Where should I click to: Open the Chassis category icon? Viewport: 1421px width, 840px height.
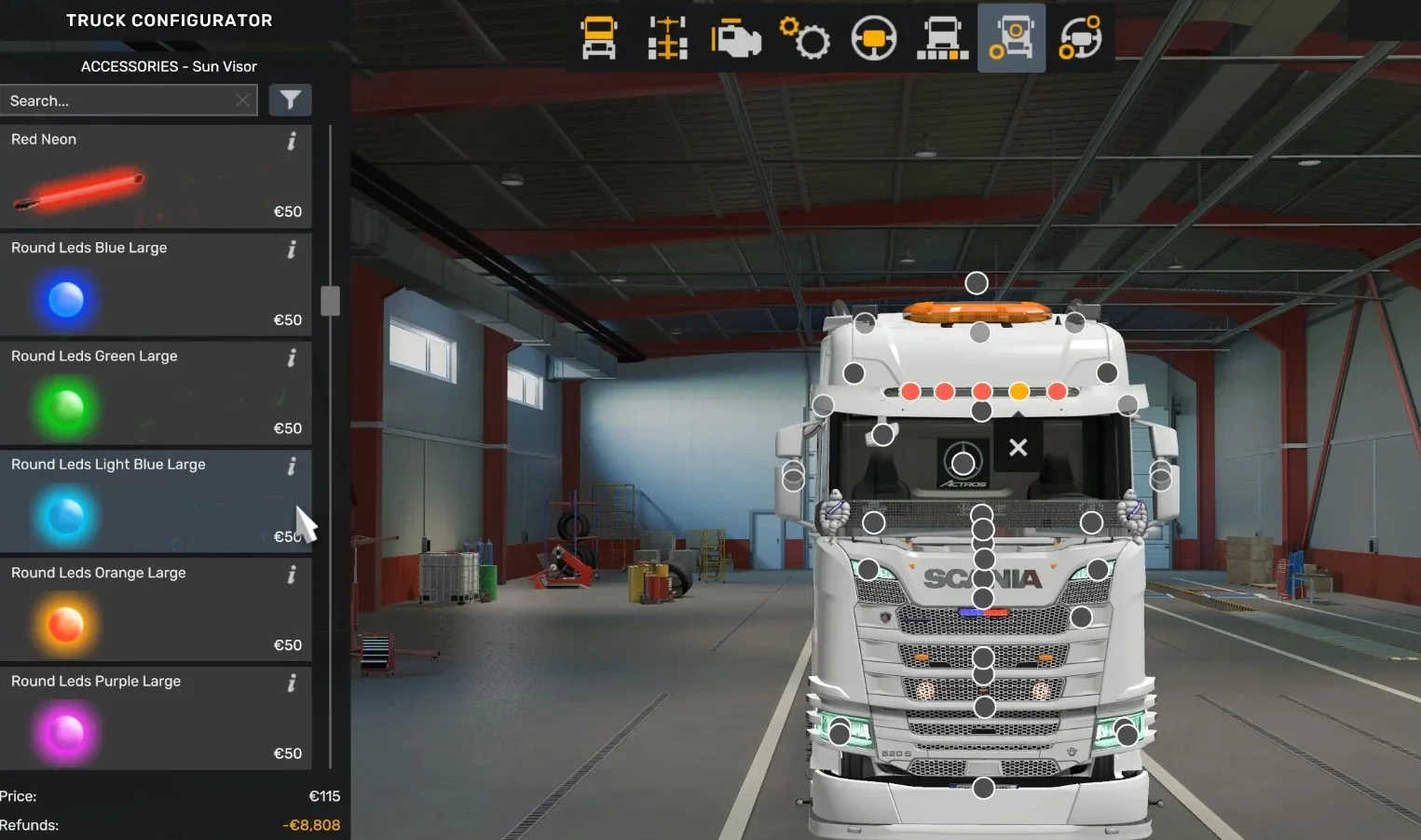click(x=667, y=38)
